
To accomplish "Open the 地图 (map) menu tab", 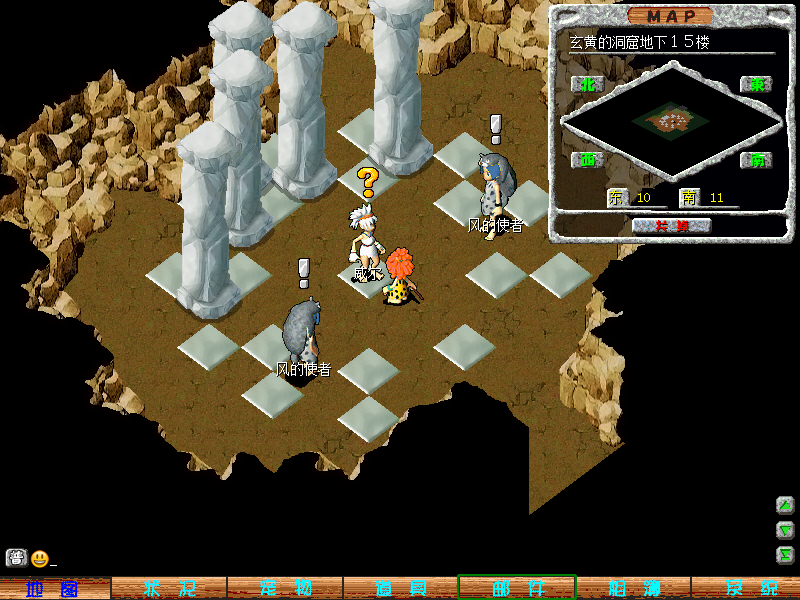I will coord(54,588).
